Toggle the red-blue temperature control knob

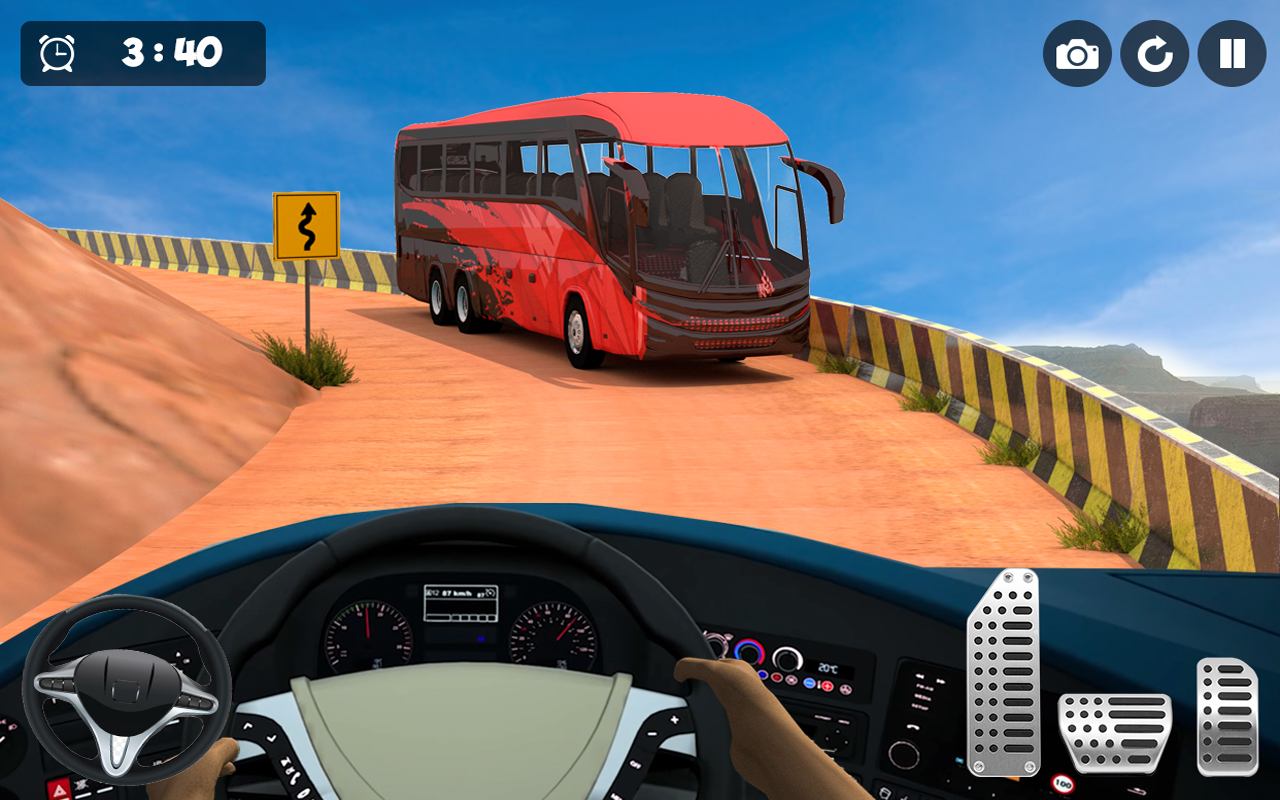(749, 653)
